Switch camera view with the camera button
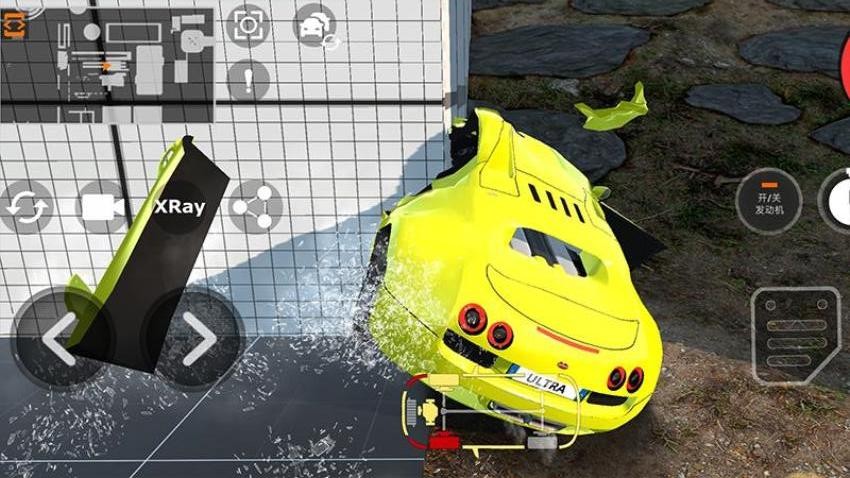The width and height of the screenshot is (850, 478). 101,207
